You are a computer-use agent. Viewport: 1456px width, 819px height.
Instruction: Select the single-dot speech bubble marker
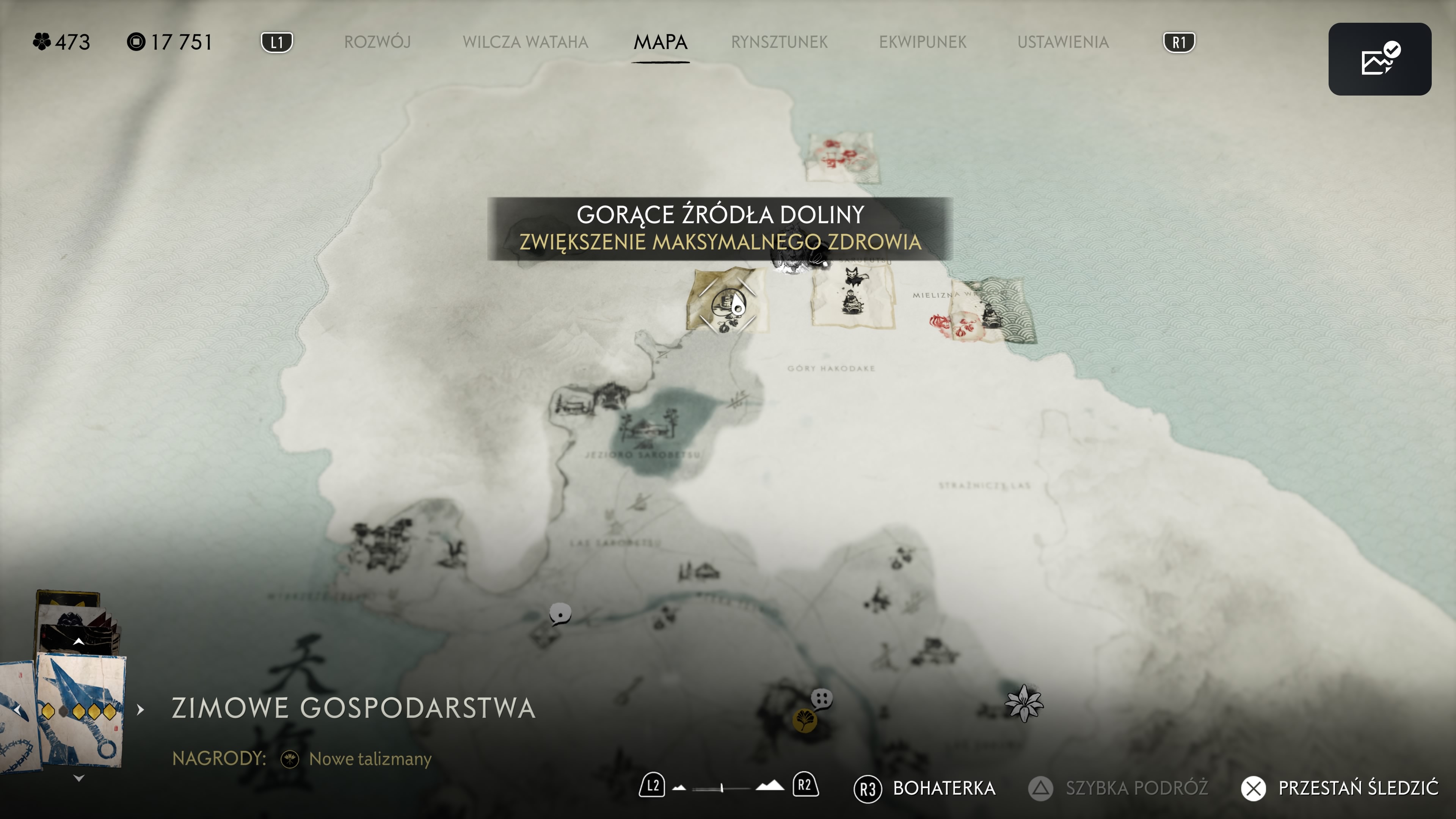point(560,613)
